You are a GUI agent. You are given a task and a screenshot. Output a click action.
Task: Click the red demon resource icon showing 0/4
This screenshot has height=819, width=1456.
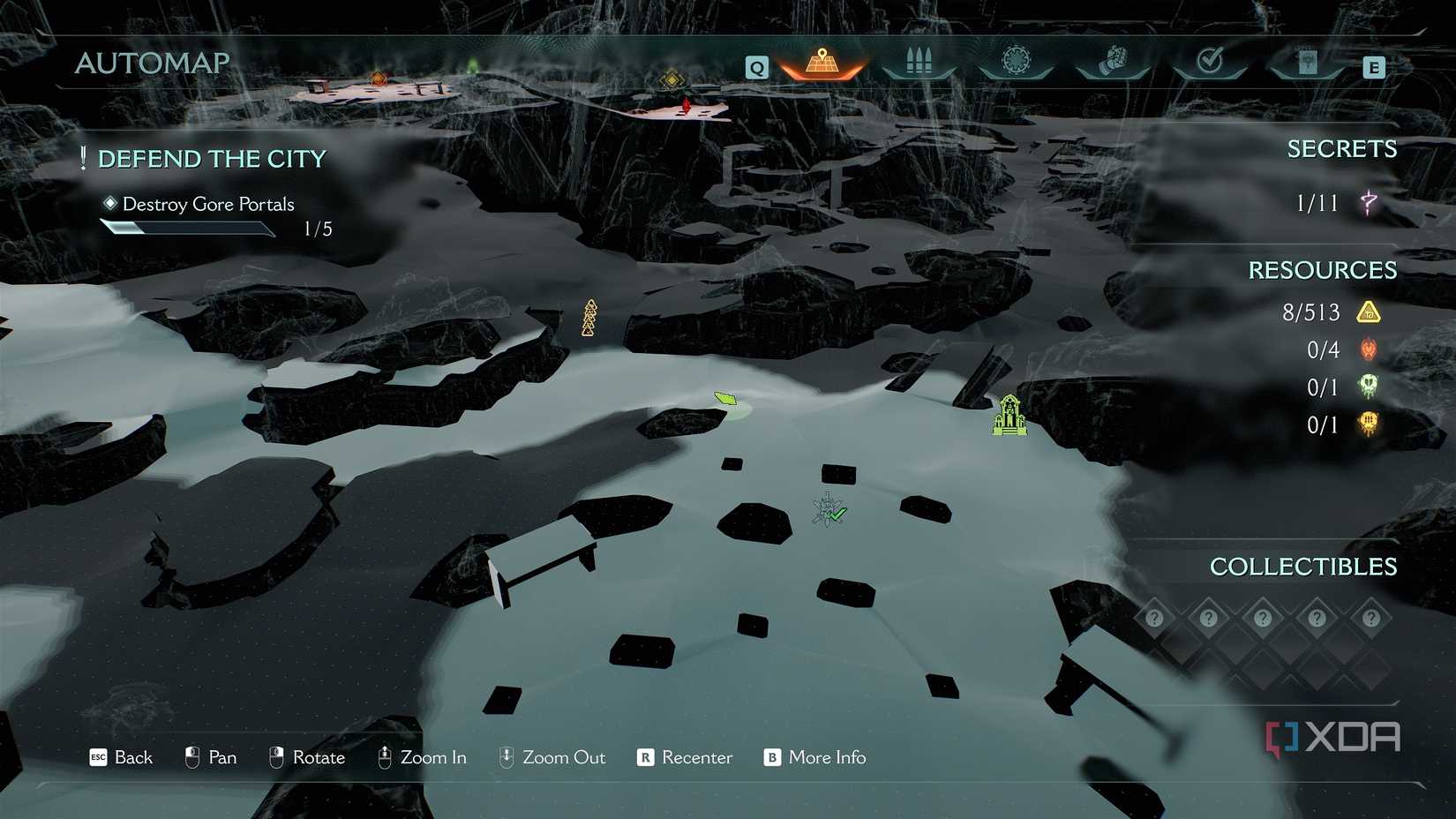click(x=1369, y=349)
